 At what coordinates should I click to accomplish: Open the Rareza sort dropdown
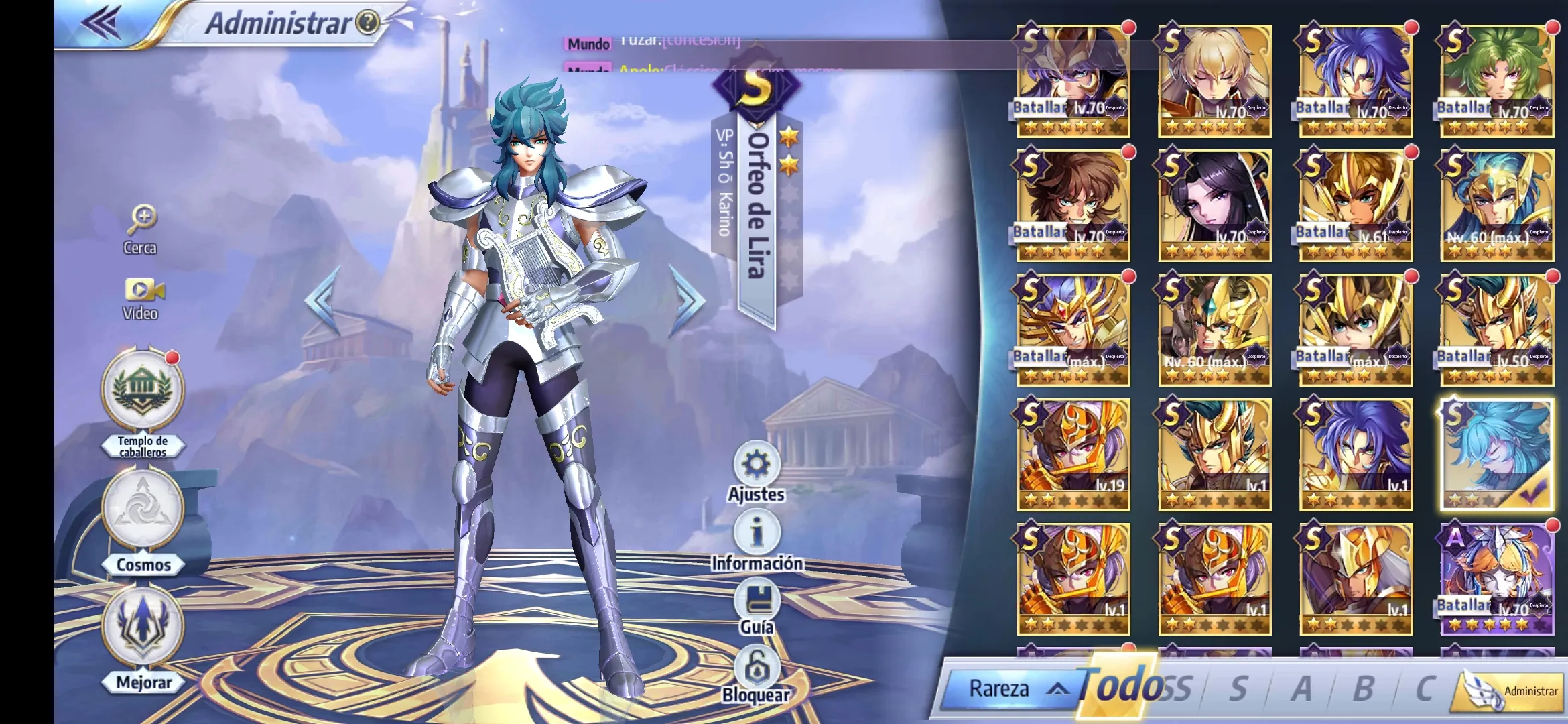click(1012, 688)
